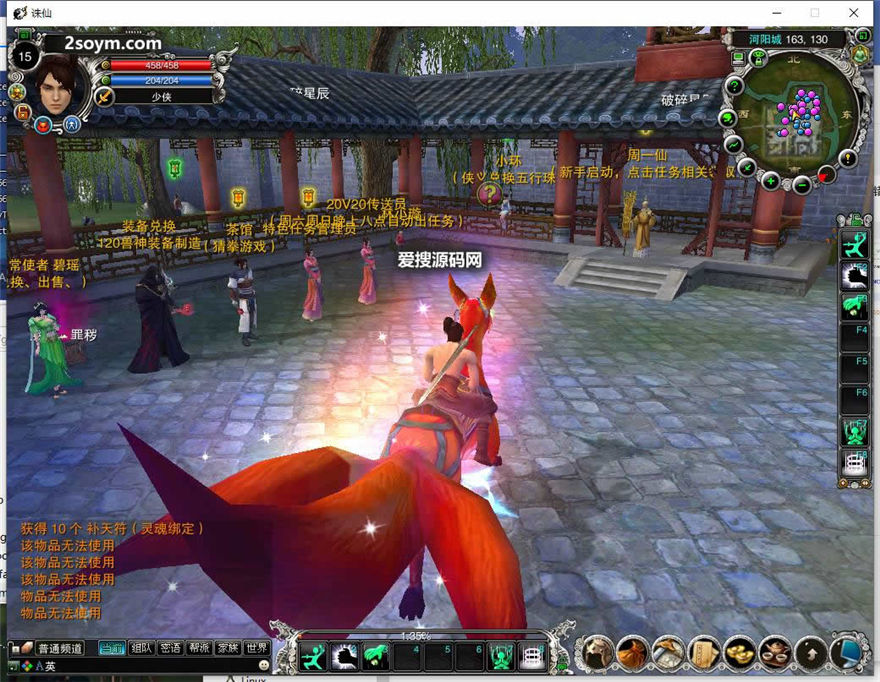
Task: Open the 帮派 chat tab
Action: coord(199,648)
